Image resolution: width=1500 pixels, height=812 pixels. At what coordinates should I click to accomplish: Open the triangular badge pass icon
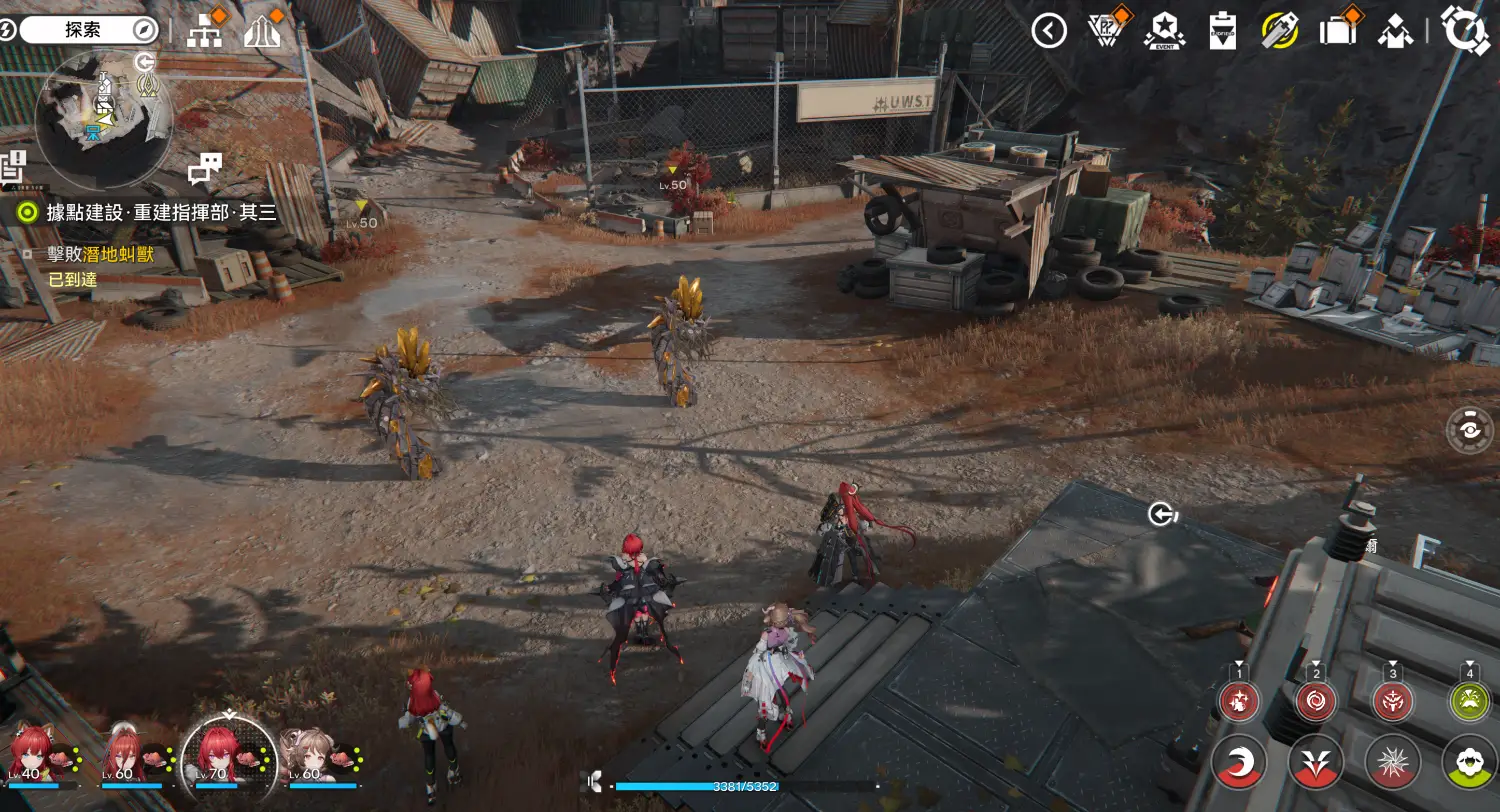pyautogui.click(x=1106, y=31)
